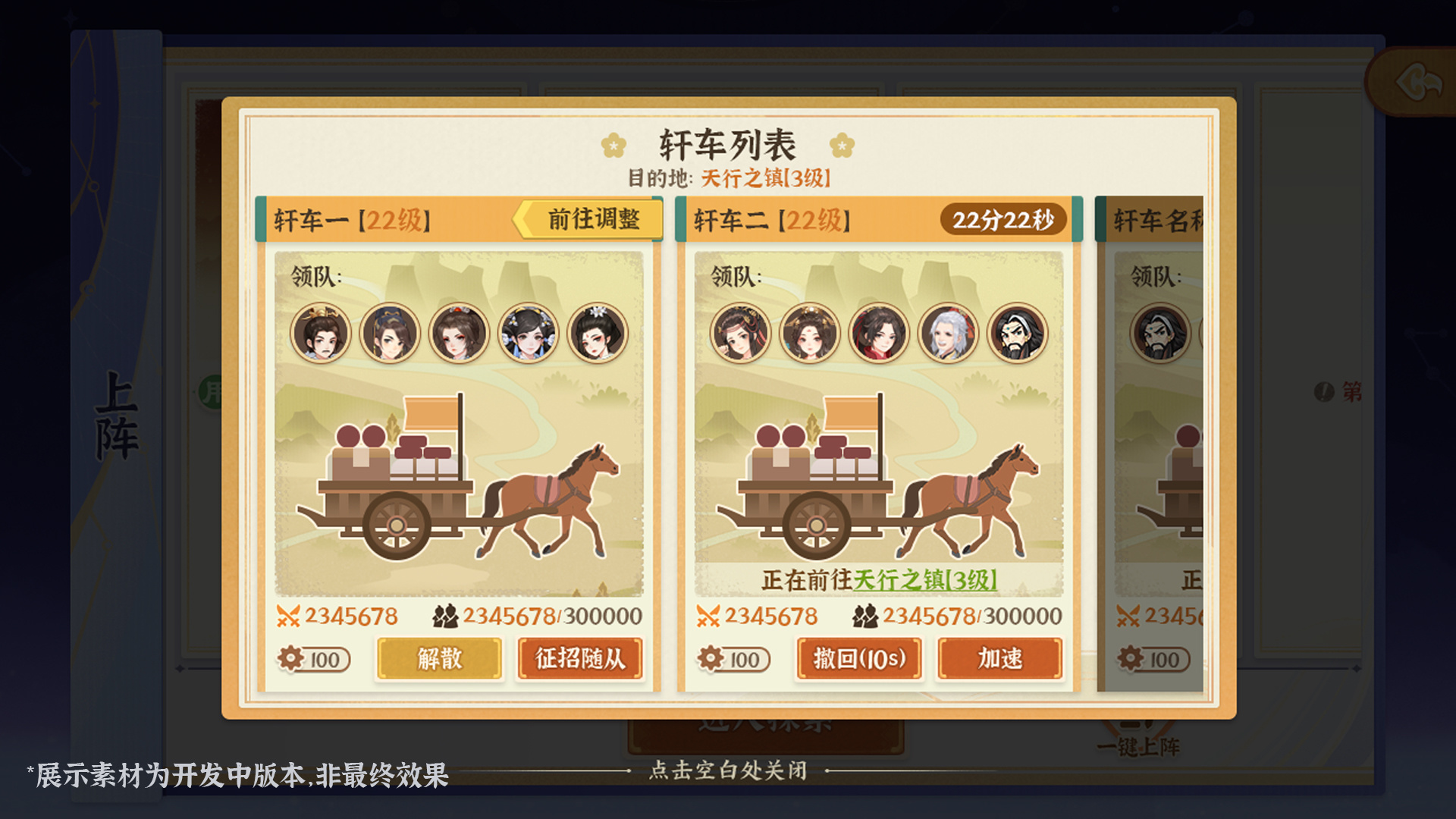
Task: Tap the 撤回(10s) recall button
Action: click(x=858, y=660)
